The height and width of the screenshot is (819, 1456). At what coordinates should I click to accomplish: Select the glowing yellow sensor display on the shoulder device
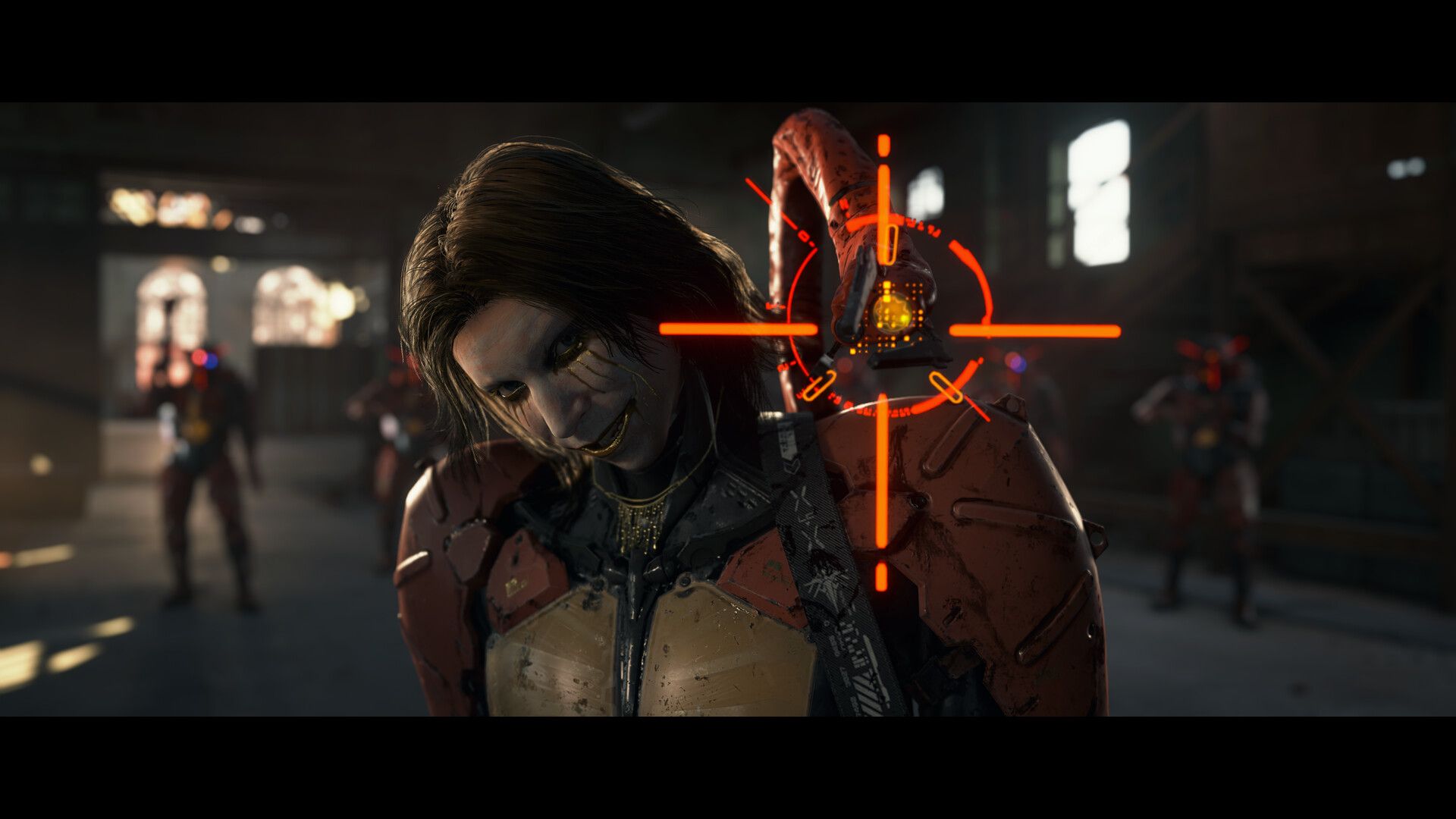(x=893, y=313)
